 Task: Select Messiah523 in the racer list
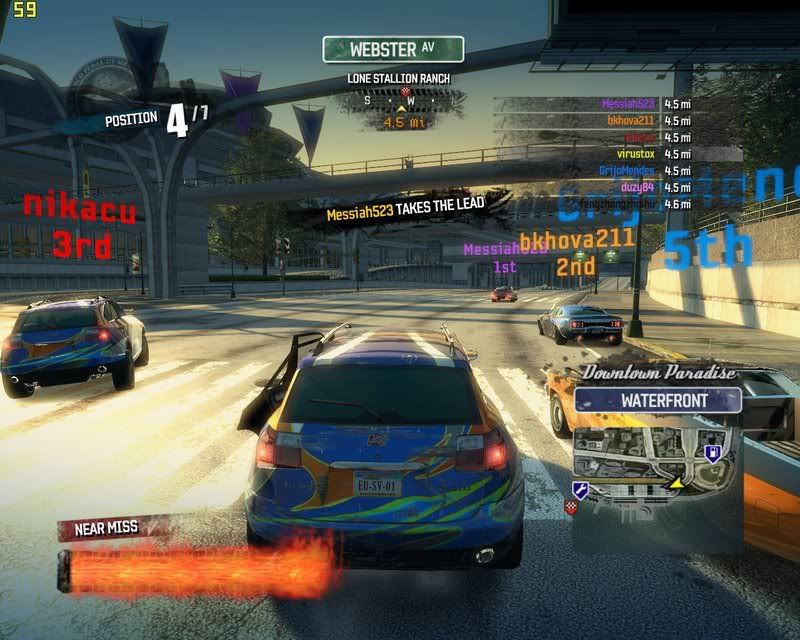pos(630,104)
